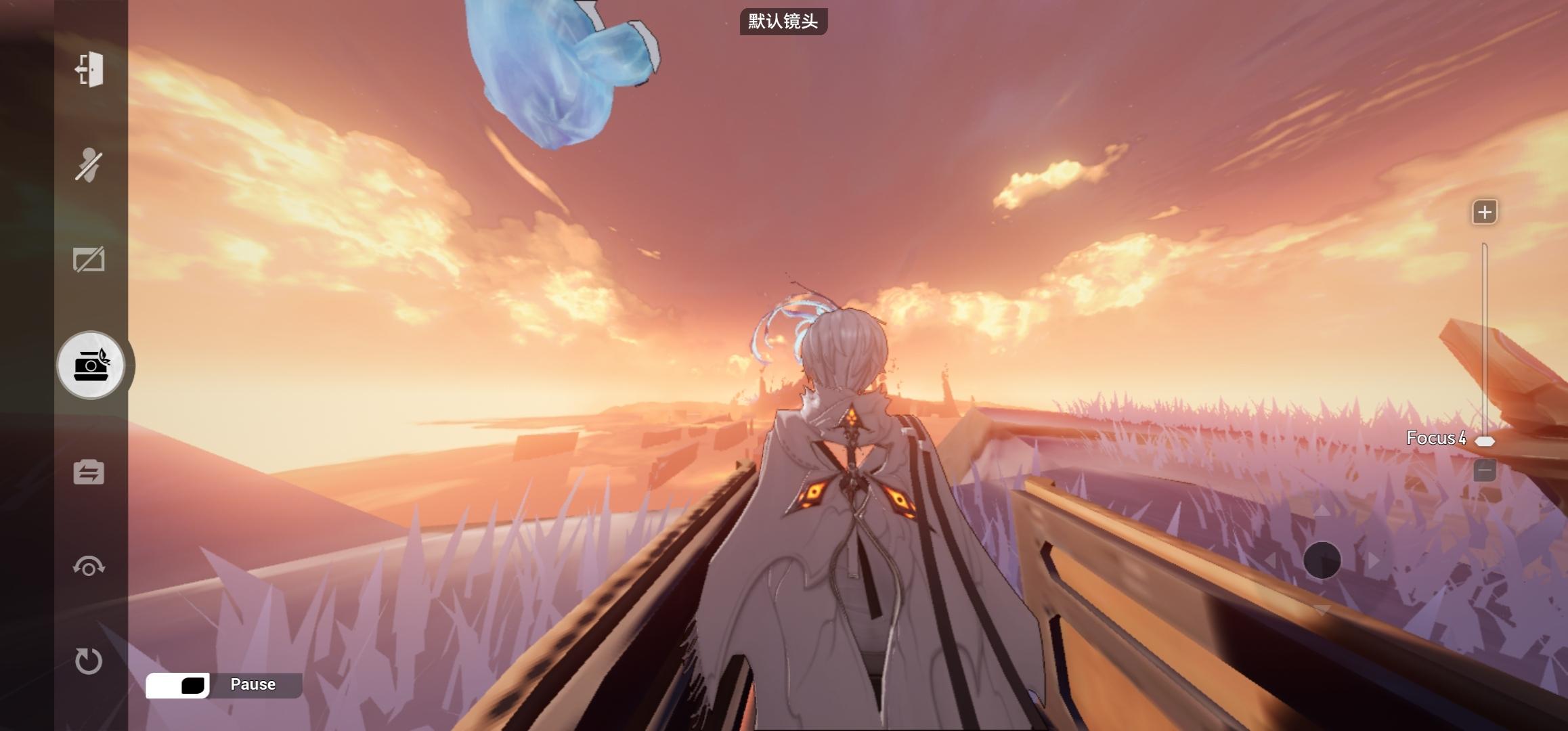
Task: Click the rotate camera view icon
Action: pyautogui.click(x=89, y=566)
